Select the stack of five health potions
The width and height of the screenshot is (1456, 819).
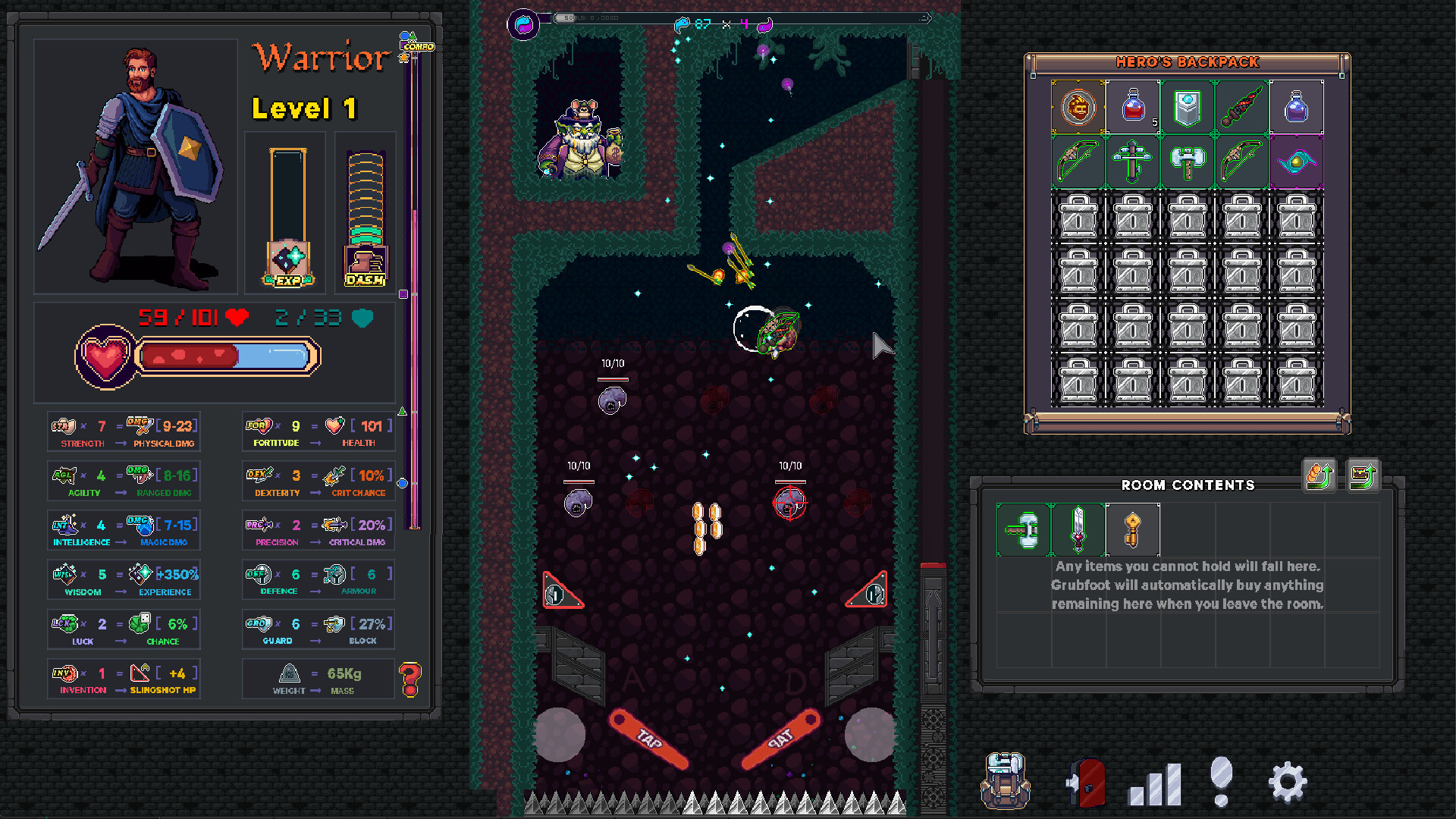(1133, 107)
